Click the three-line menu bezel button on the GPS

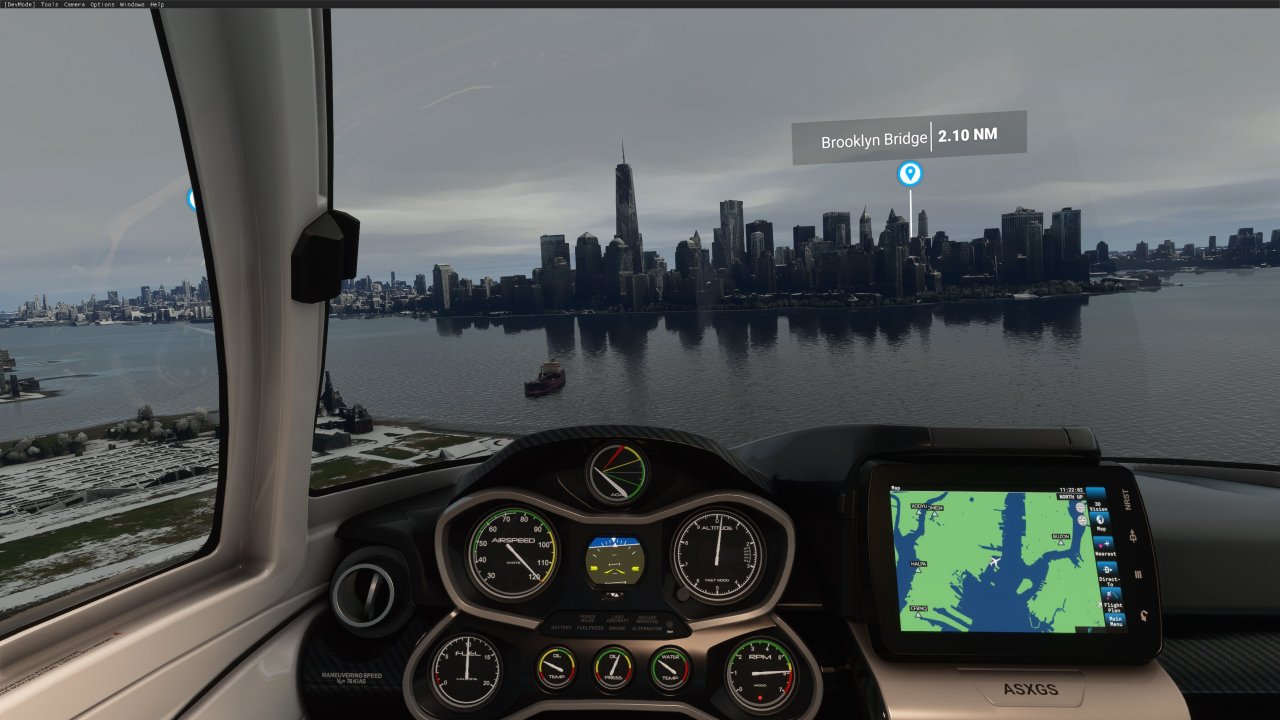(1139, 575)
